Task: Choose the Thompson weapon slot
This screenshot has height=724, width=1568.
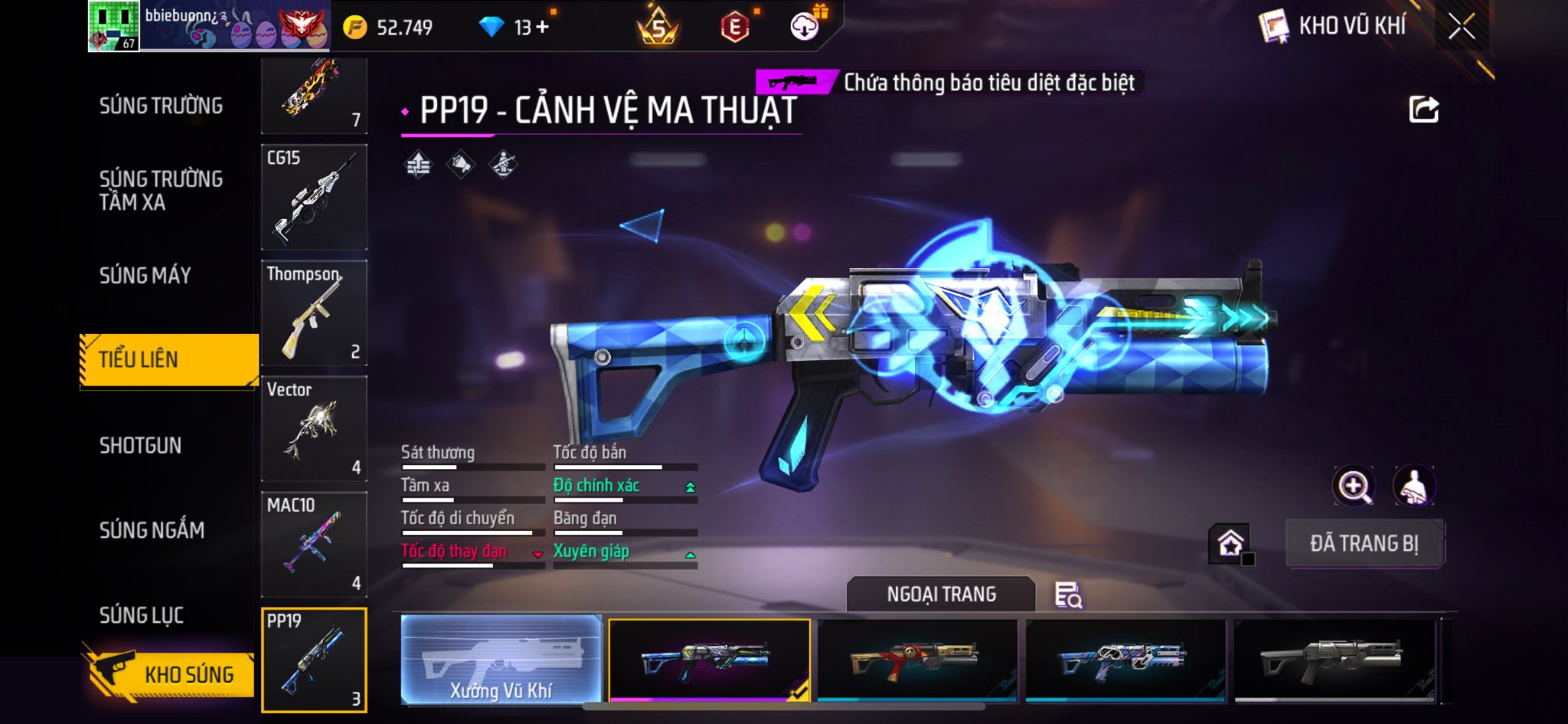Action: click(x=314, y=313)
